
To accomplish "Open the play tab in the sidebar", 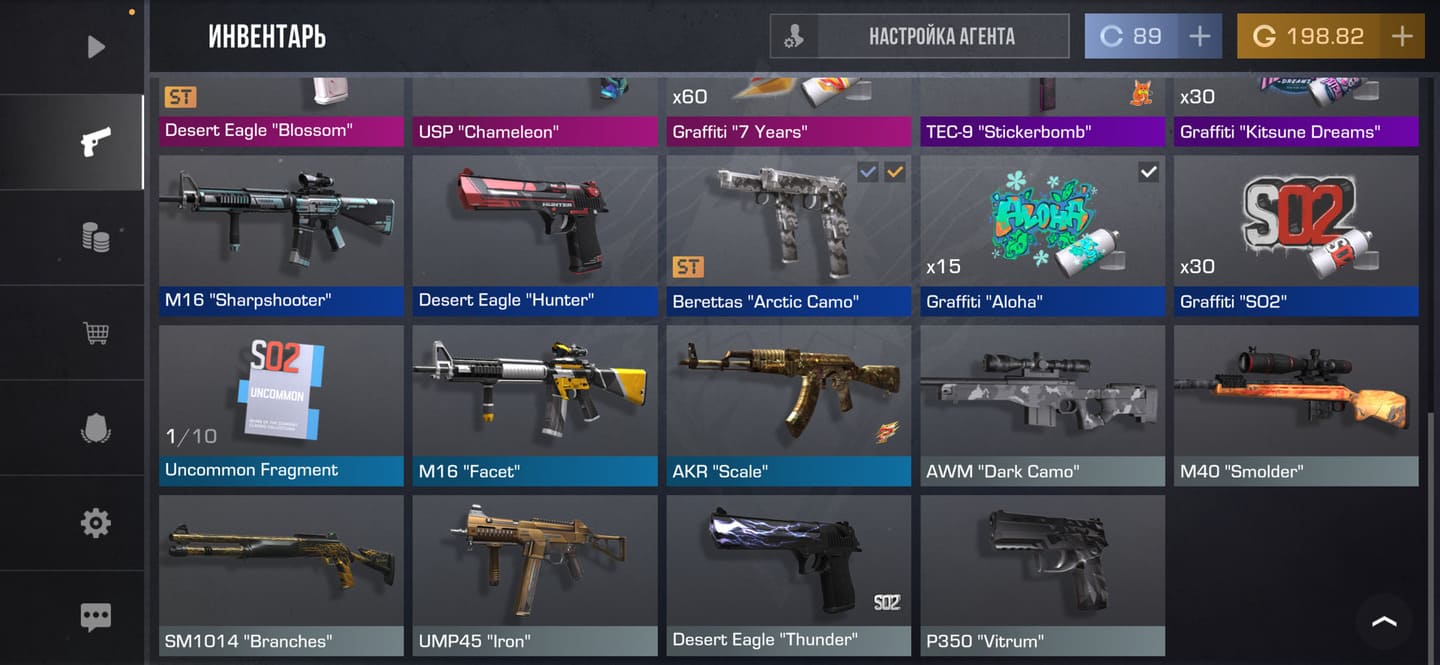I will pos(95,46).
